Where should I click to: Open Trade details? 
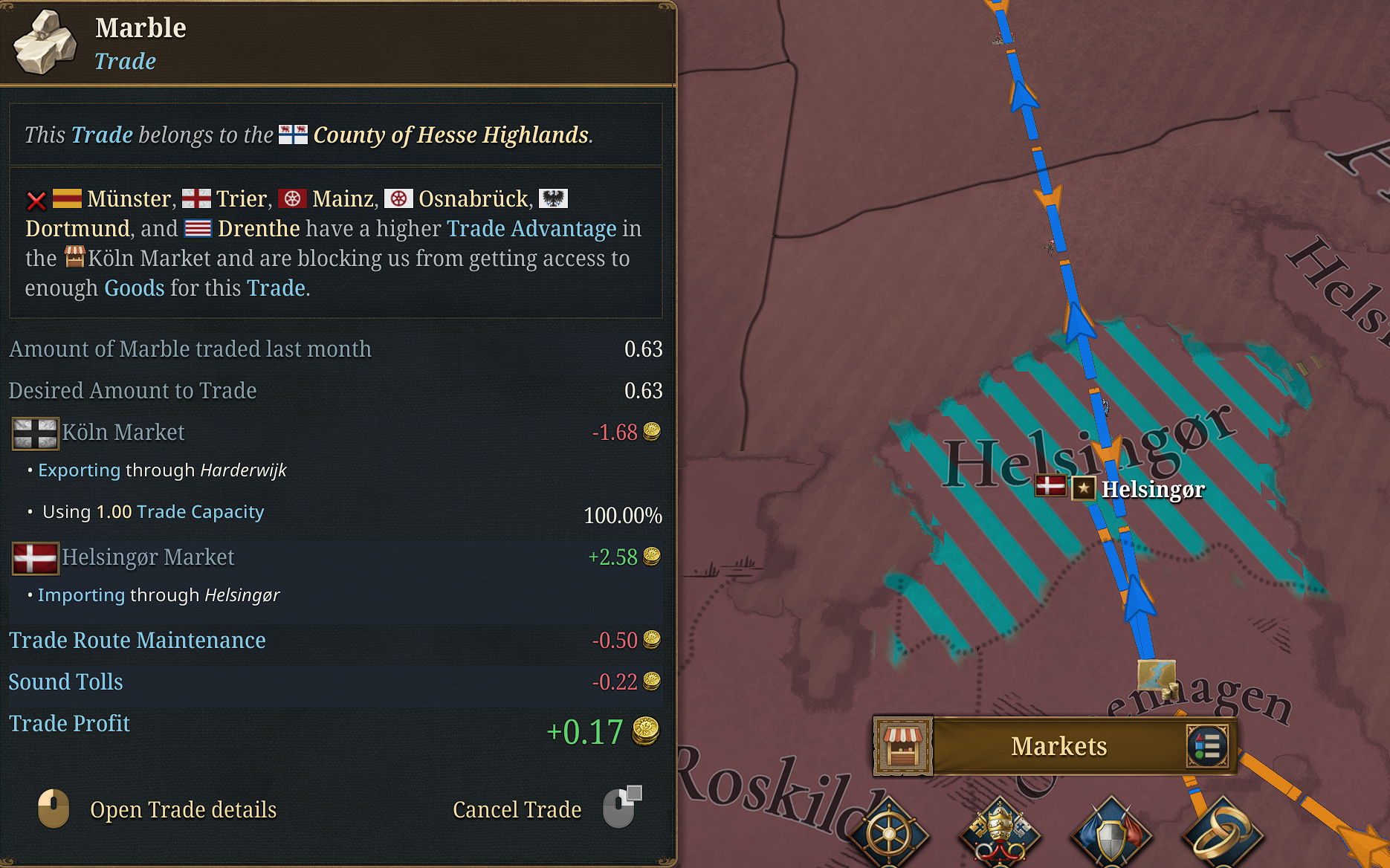(184, 810)
